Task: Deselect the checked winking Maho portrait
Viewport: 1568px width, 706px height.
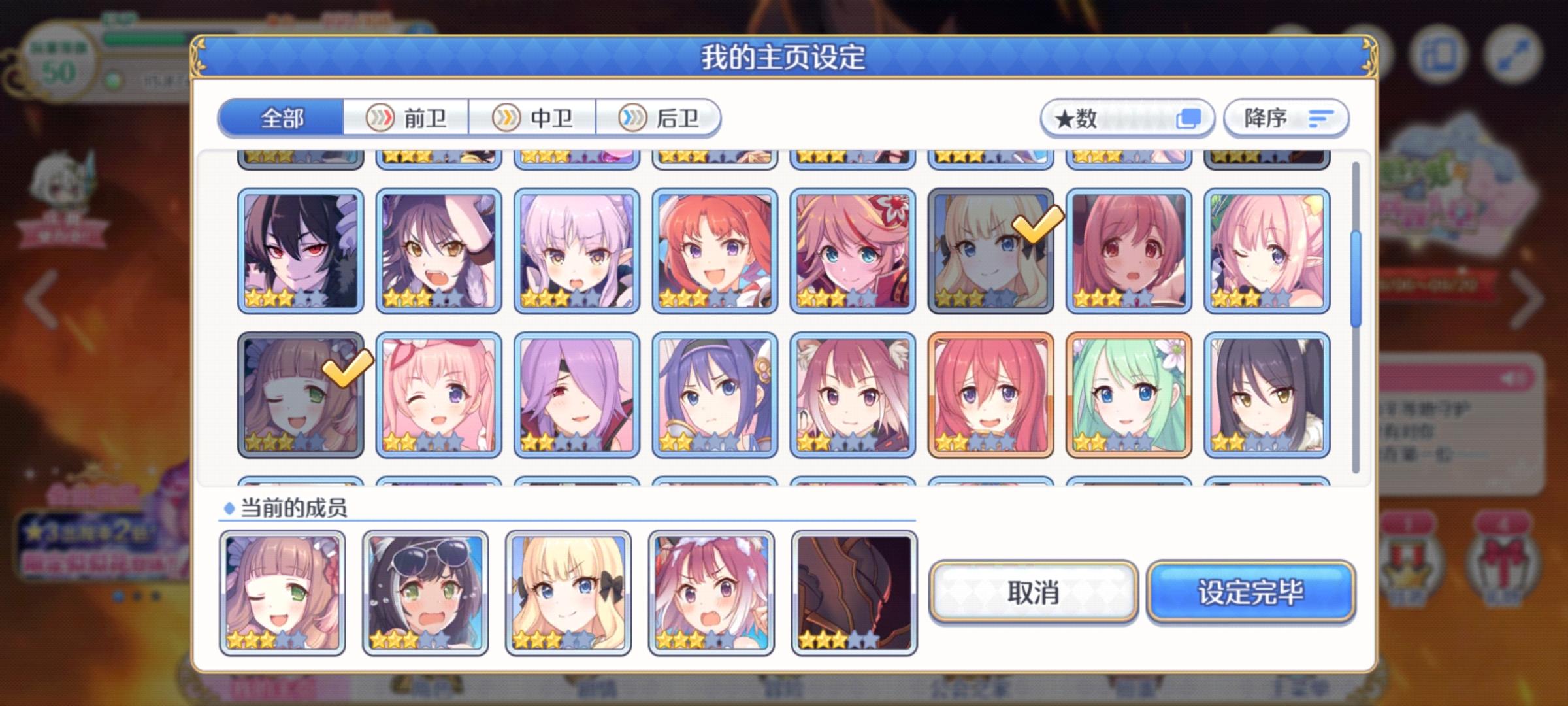Action: click(300, 395)
